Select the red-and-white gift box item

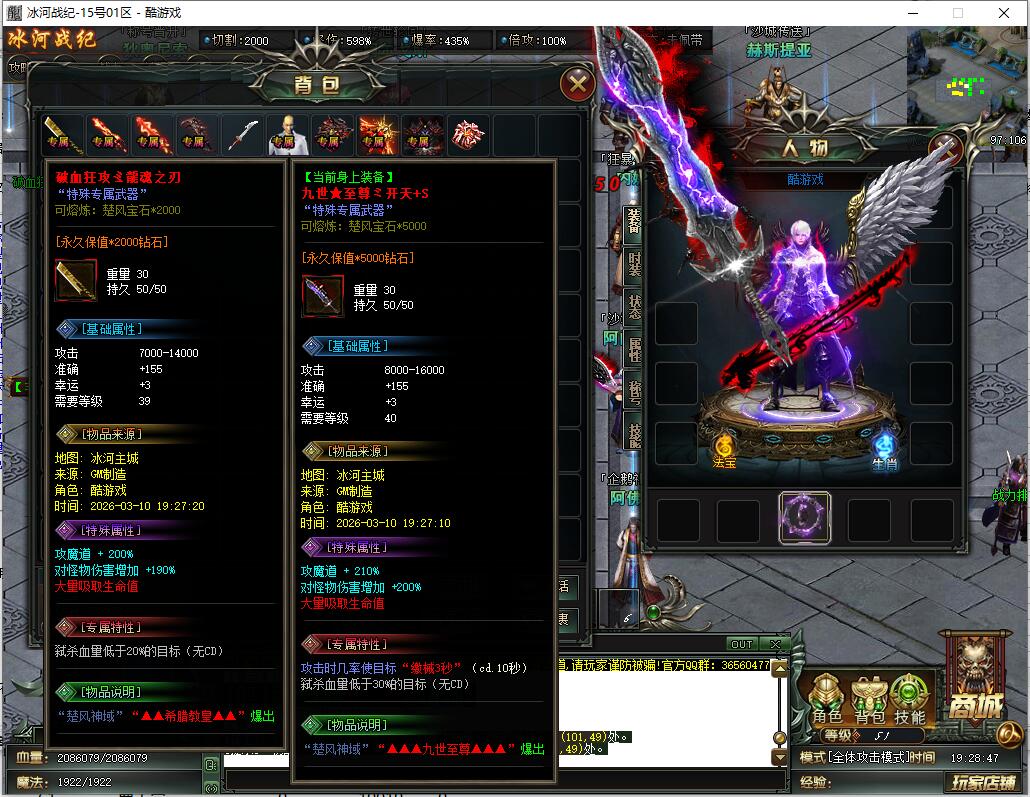tap(466, 134)
